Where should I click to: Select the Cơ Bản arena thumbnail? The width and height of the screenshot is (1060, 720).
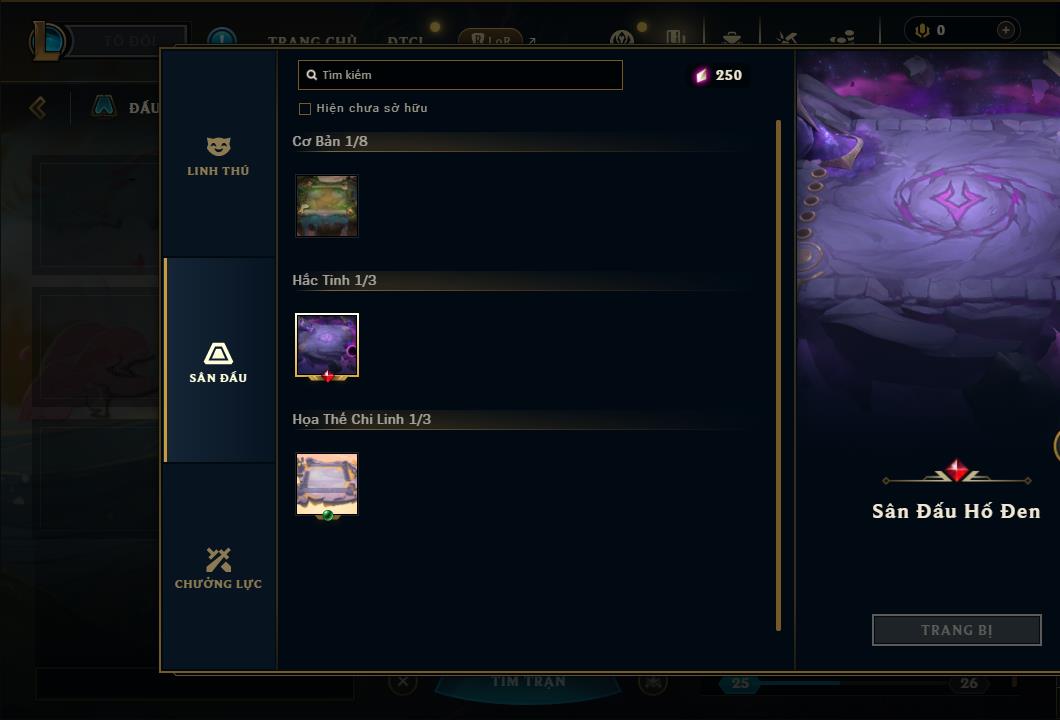(x=327, y=206)
